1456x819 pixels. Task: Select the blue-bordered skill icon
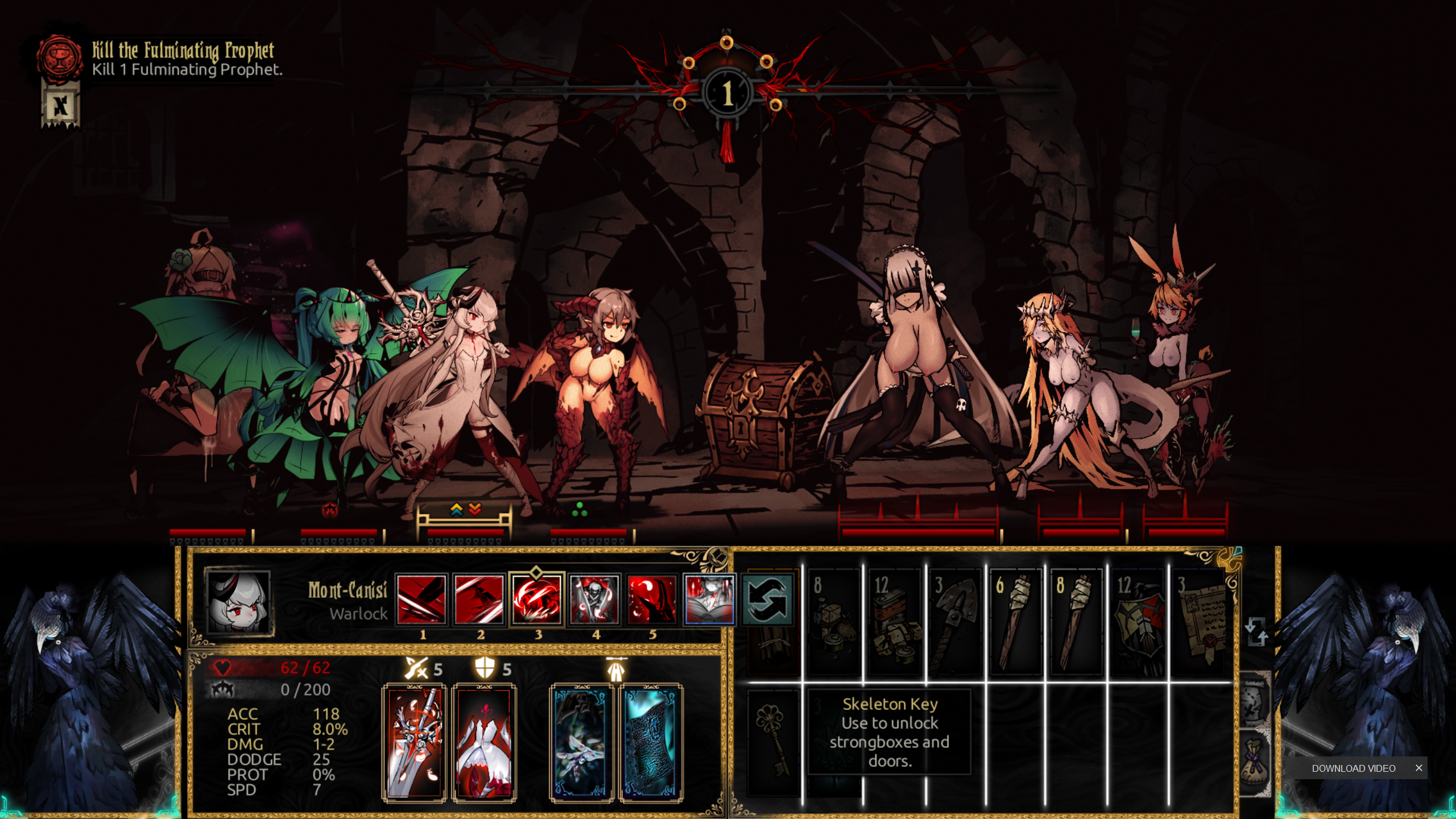coord(709,599)
